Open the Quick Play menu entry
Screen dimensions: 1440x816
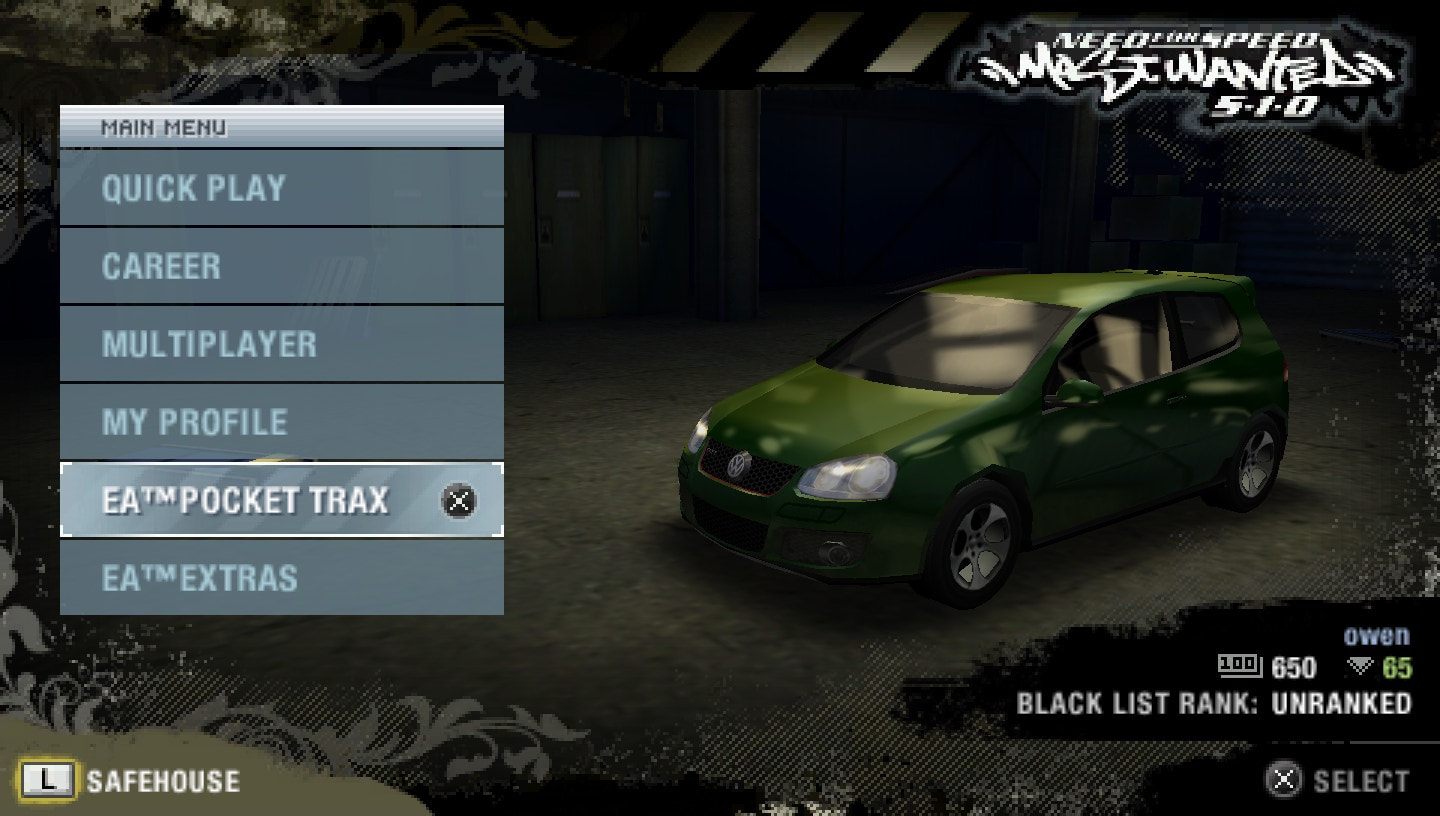(193, 188)
